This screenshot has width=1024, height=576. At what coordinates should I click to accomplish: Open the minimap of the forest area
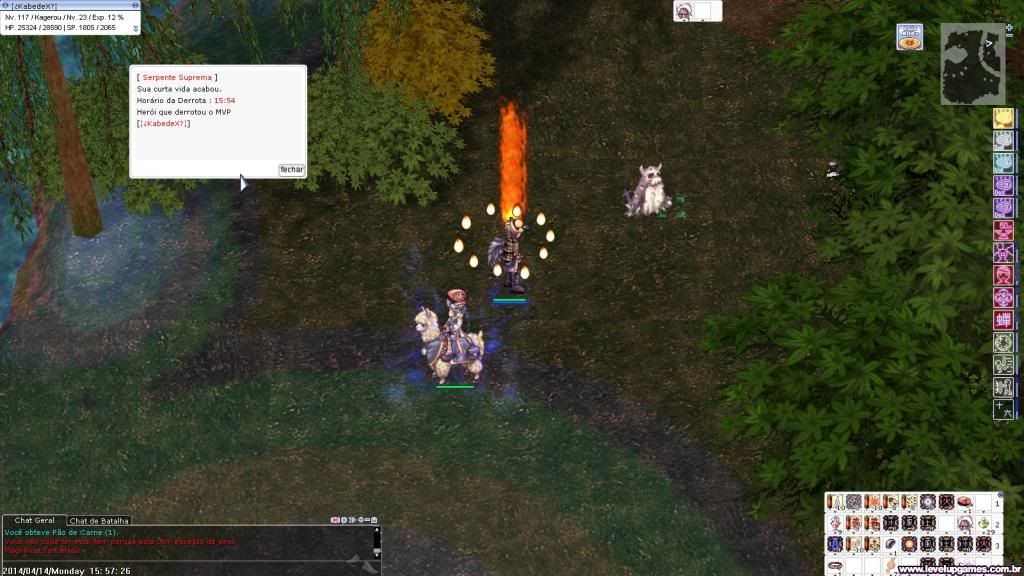972,64
